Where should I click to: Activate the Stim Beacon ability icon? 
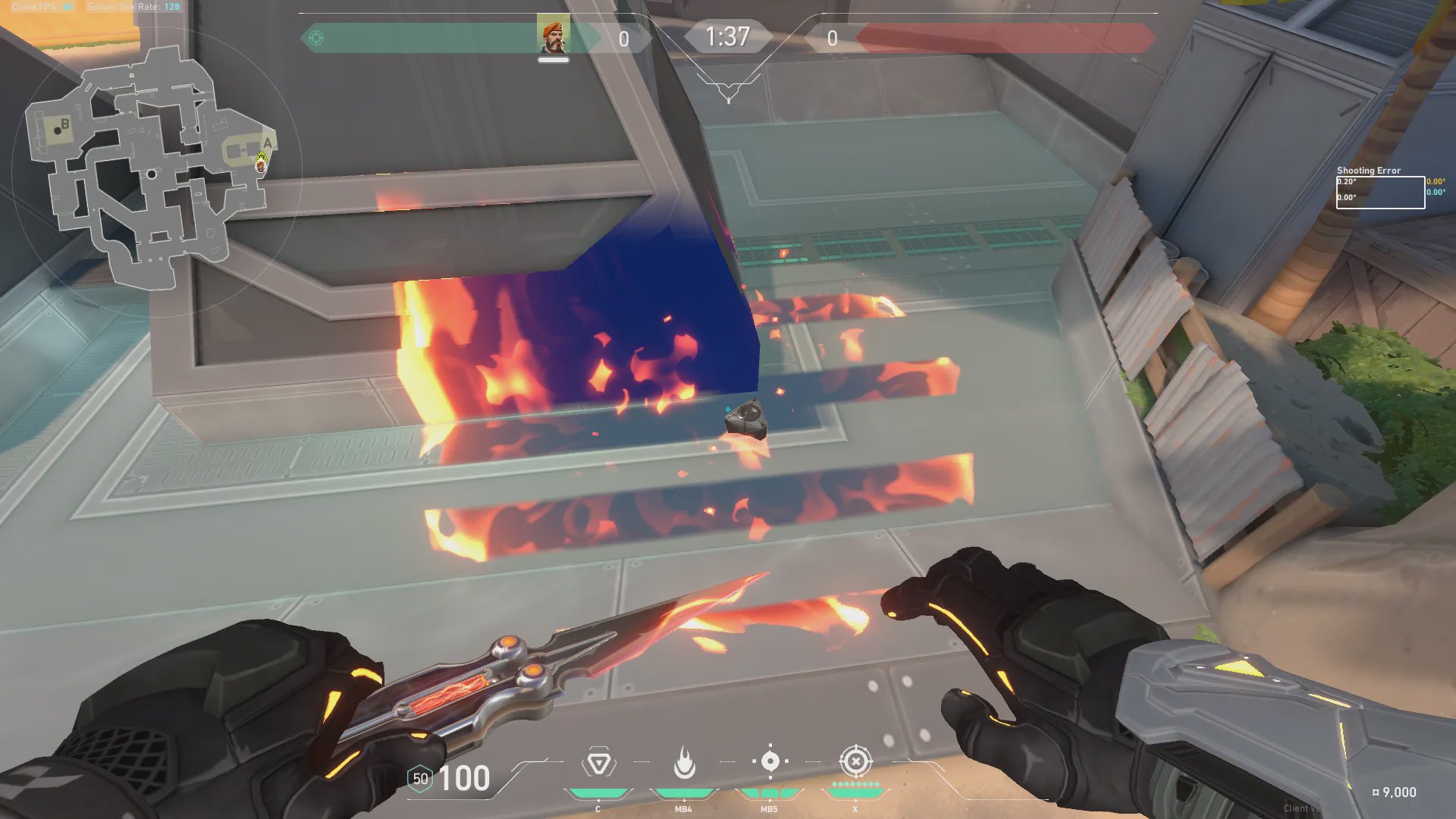598,762
